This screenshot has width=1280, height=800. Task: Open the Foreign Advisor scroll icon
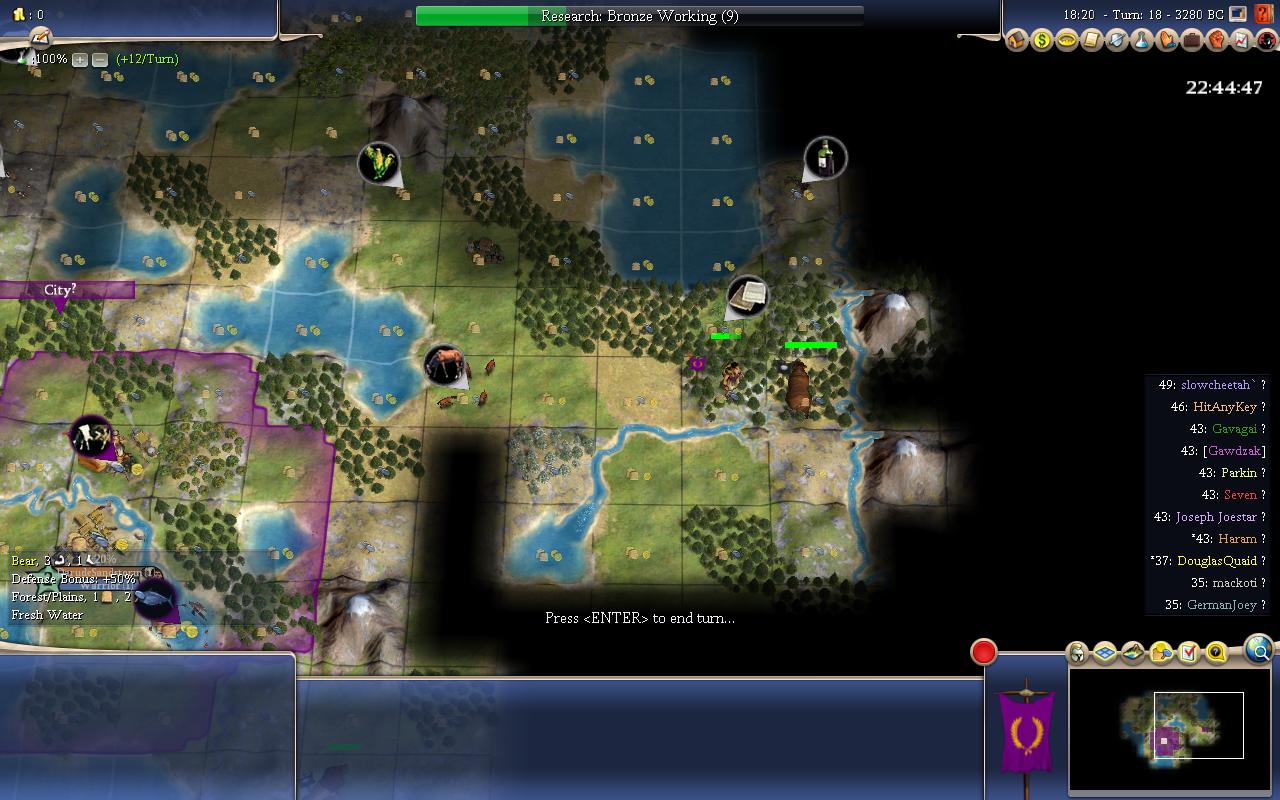coord(1092,41)
